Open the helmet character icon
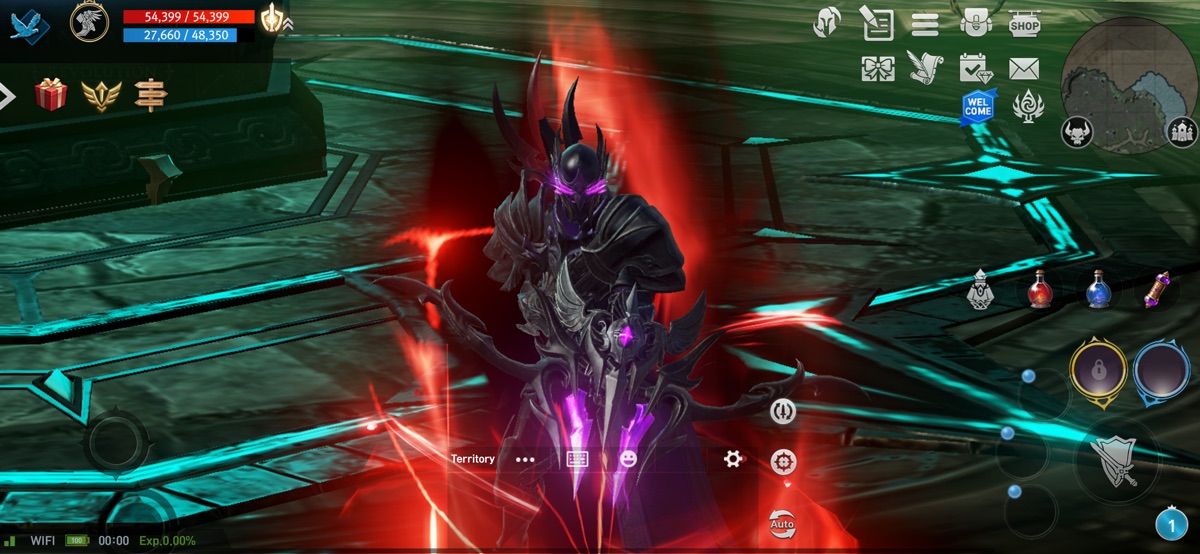1200x554 pixels. pos(827,23)
